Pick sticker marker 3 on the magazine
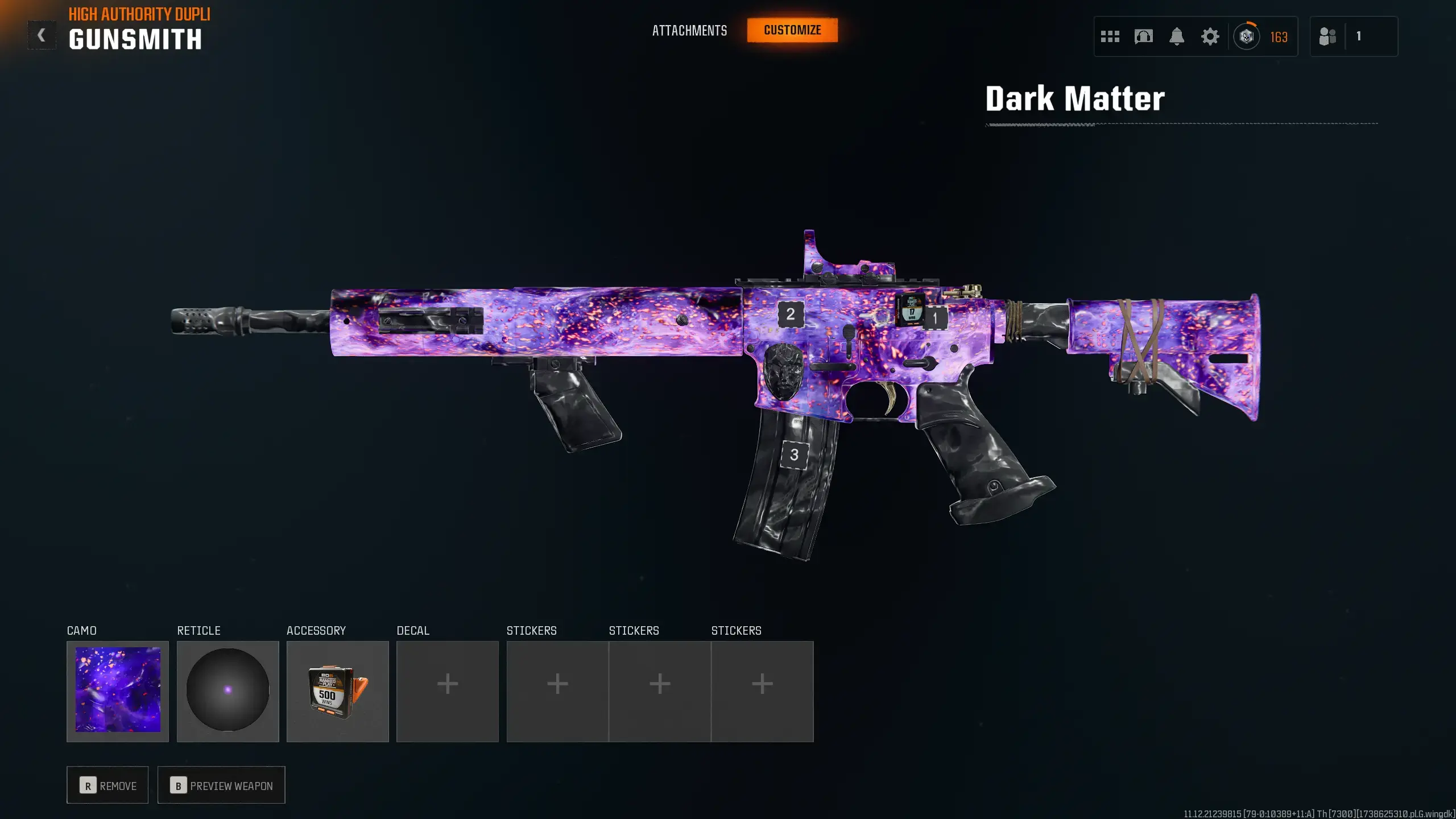This screenshot has height=819, width=1456. point(794,455)
